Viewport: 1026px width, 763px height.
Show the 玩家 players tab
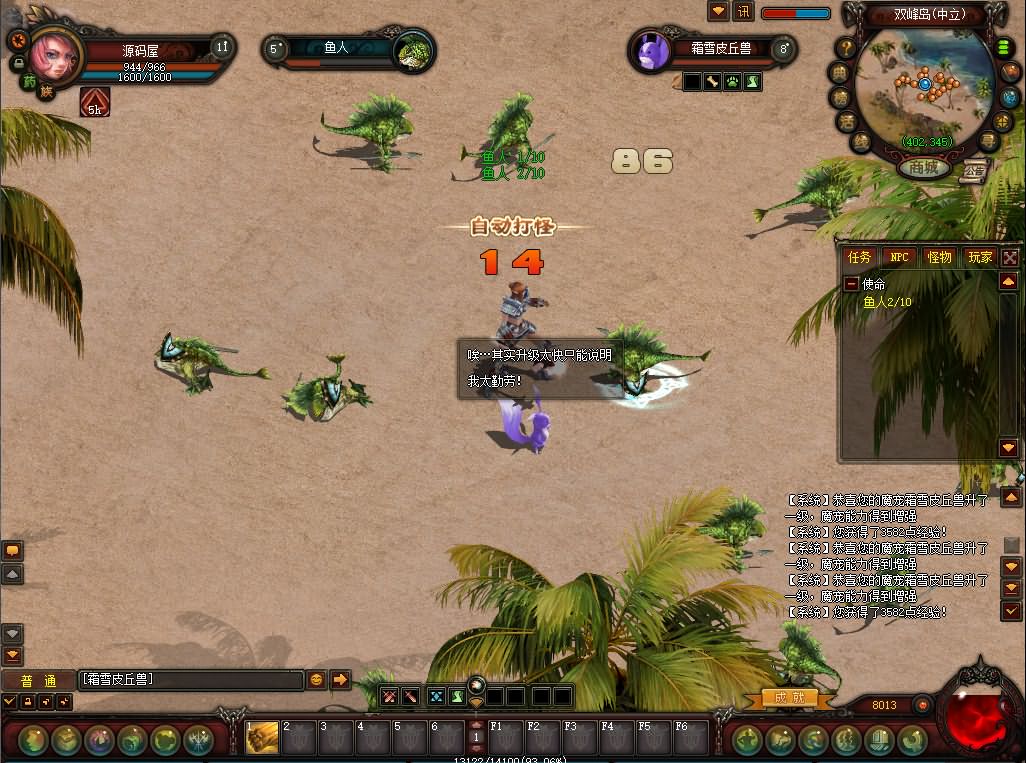(x=979, y=257)
